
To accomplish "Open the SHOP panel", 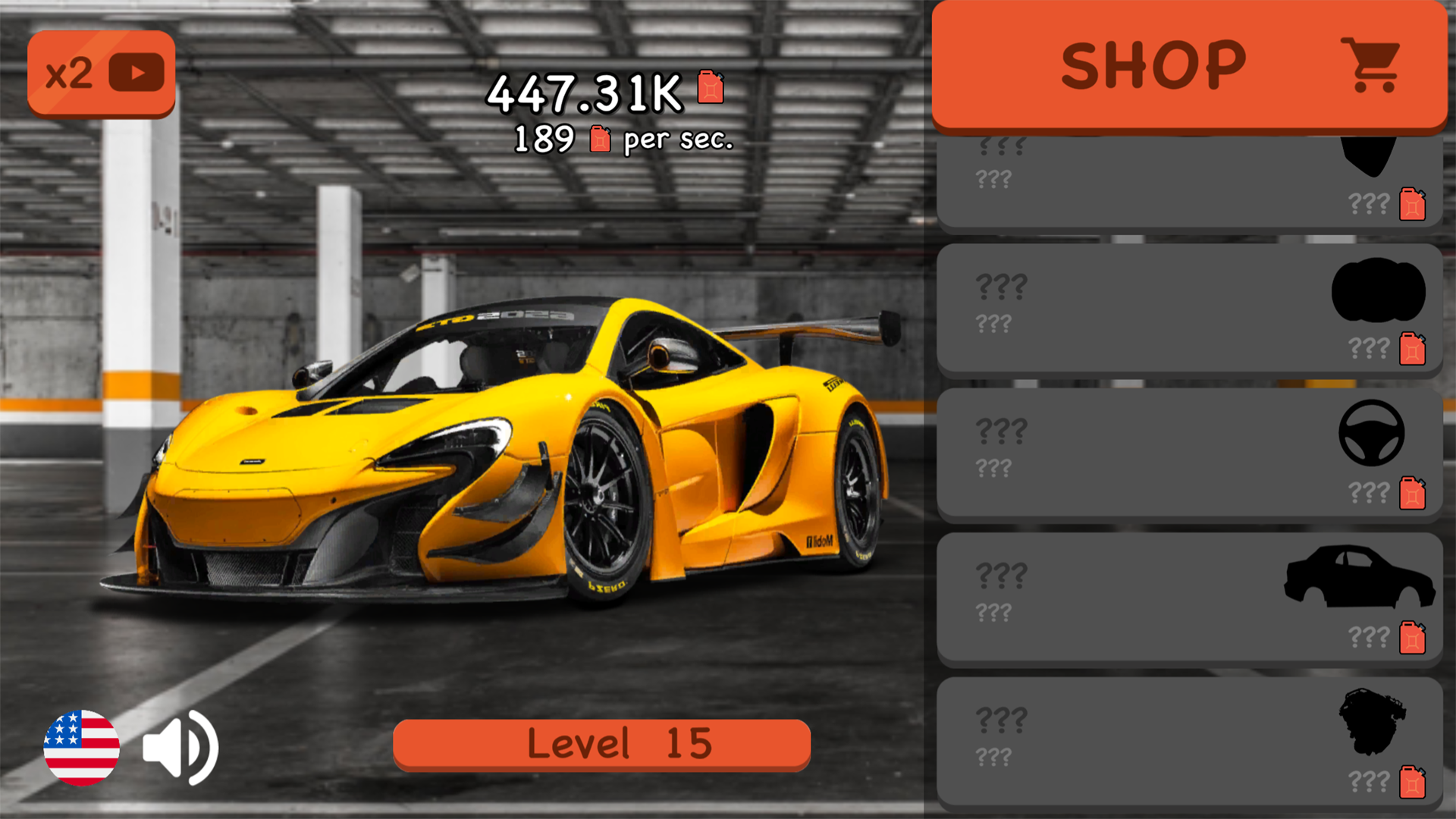I will point(1153,64).
